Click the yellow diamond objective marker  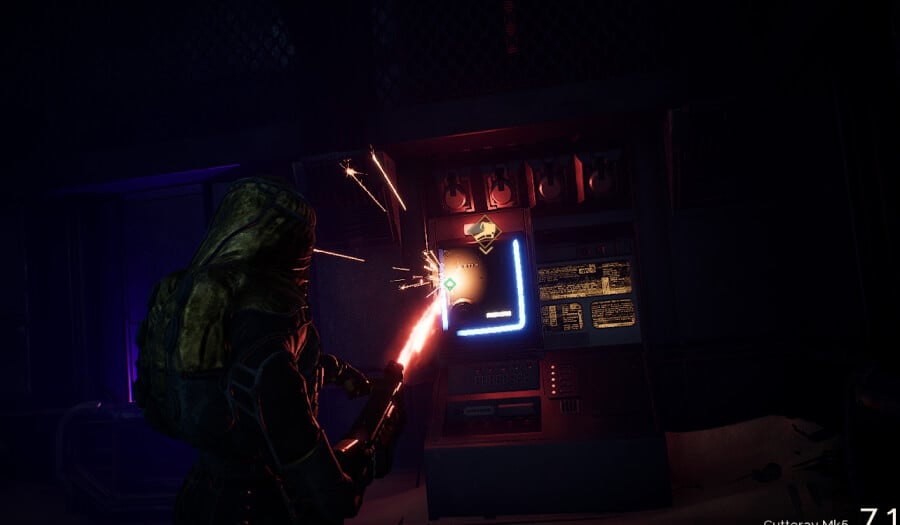point(483,233)
